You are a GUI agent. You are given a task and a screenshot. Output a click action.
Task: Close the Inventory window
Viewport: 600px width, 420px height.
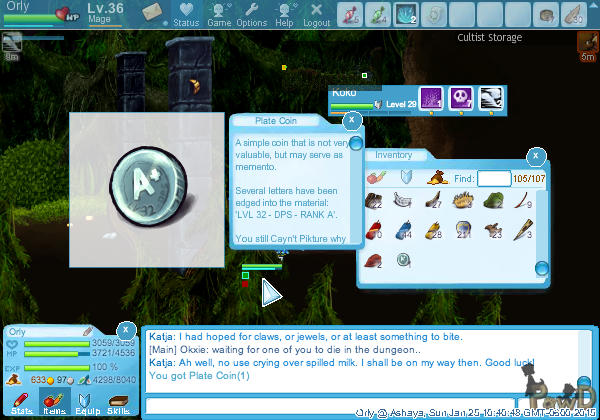tap(536, 156)
